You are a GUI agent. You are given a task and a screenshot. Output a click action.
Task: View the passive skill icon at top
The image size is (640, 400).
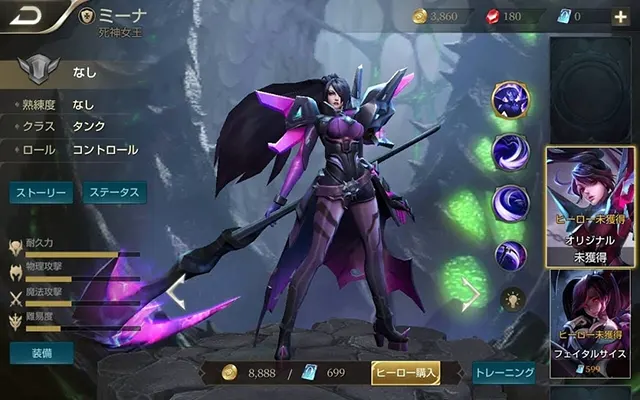[x=510, y=100]
